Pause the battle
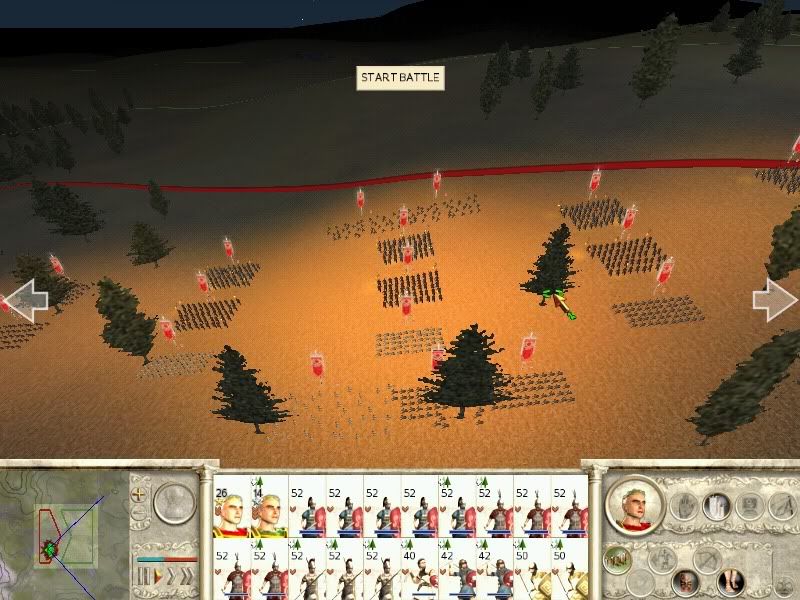Screen dimensions: 800x600 coord(143,577)
